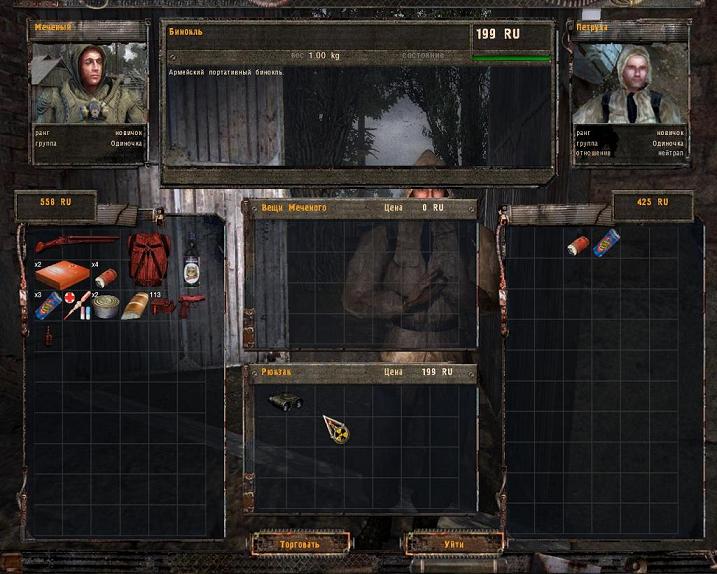Choose the red leather jacket item
This screenshot has height=574, width=717.
pyautogui.click(x=148, y=259)
